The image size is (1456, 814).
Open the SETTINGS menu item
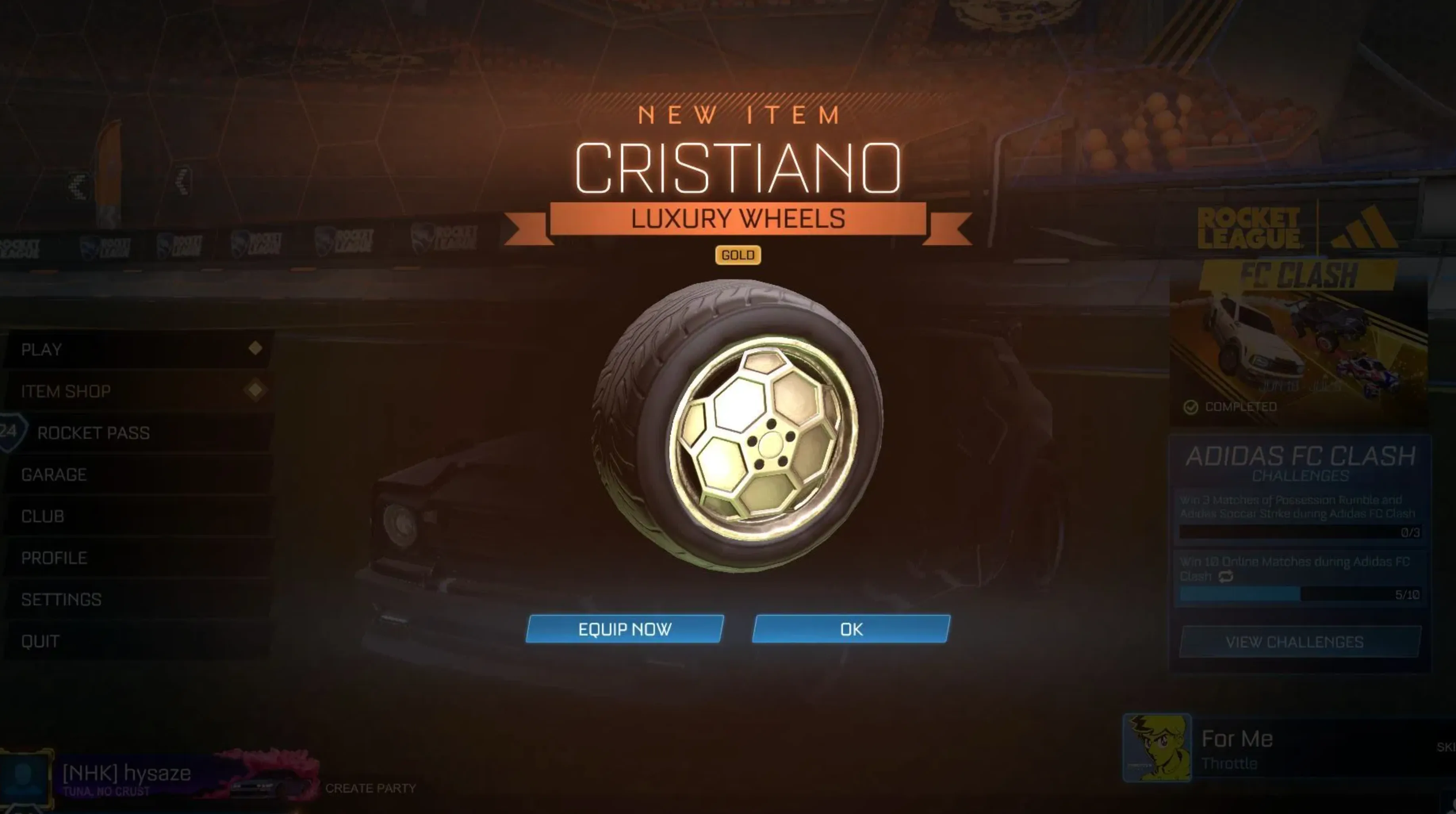pos(61,599)
